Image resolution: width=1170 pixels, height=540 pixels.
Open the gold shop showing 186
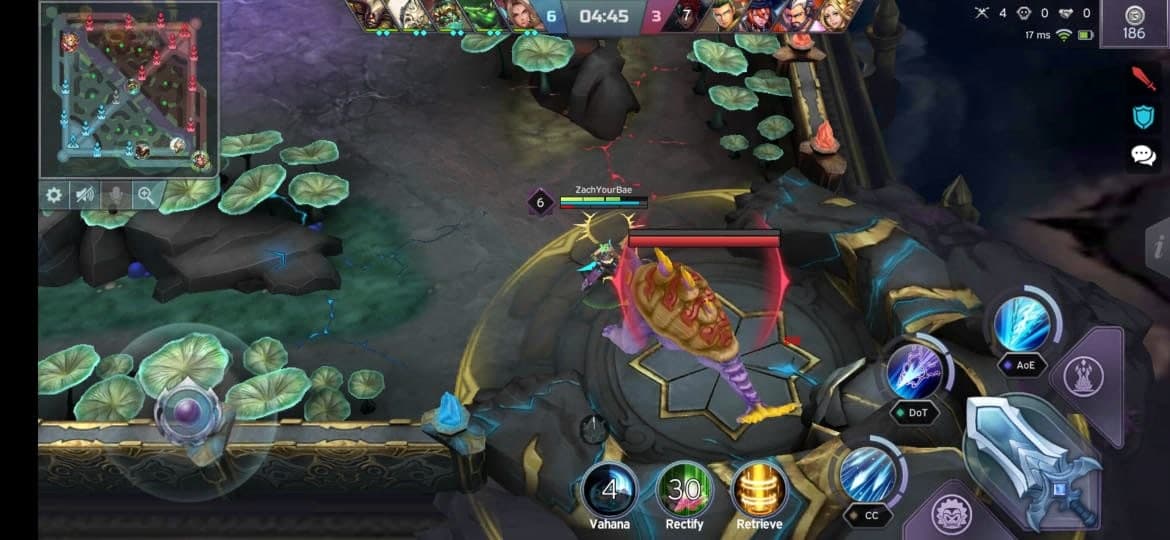(x=1133, y=23)
